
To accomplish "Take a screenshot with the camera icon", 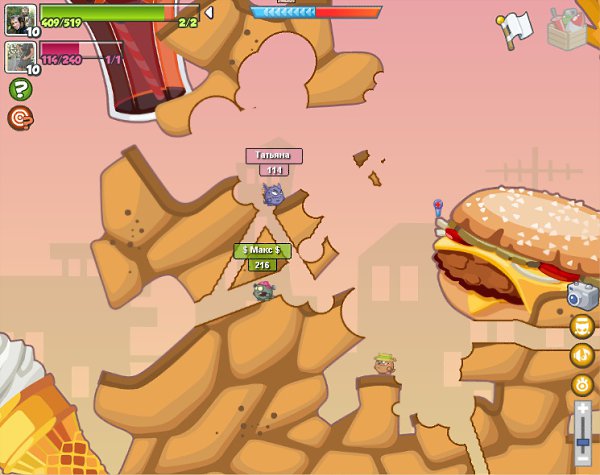I will [581, 295].
